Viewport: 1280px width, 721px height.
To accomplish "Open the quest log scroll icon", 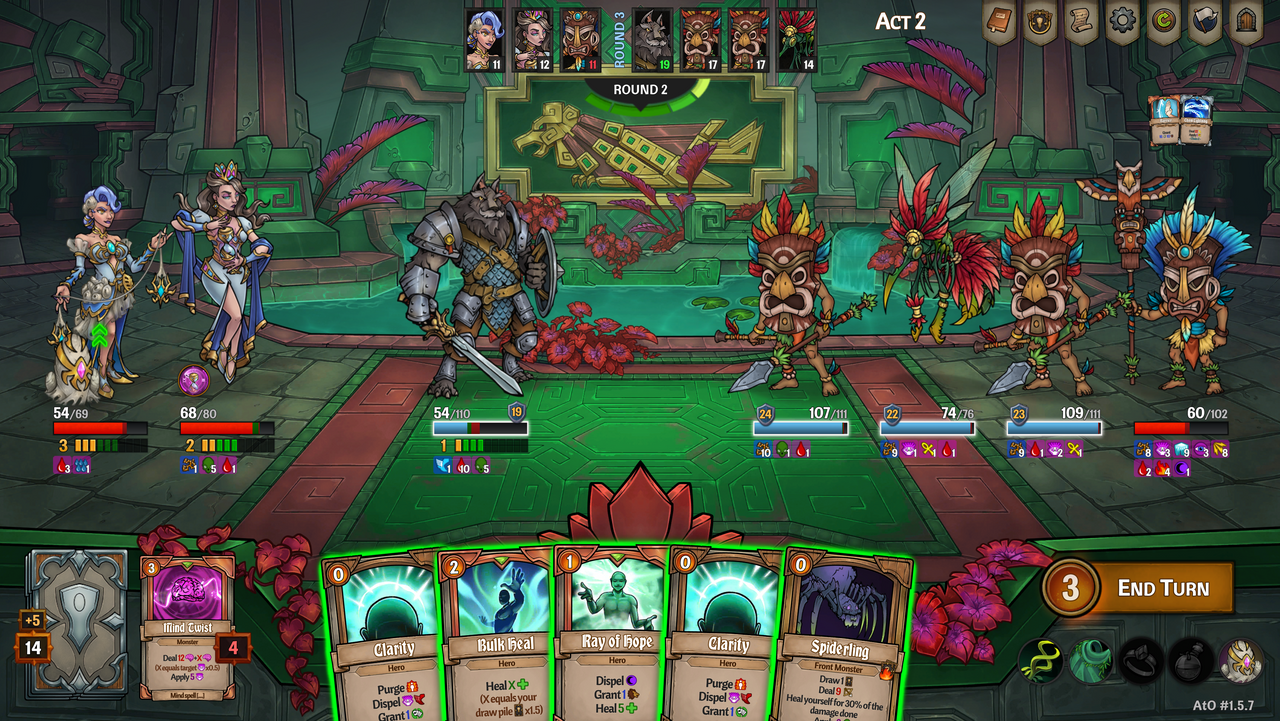I will tap(1083, 20).
